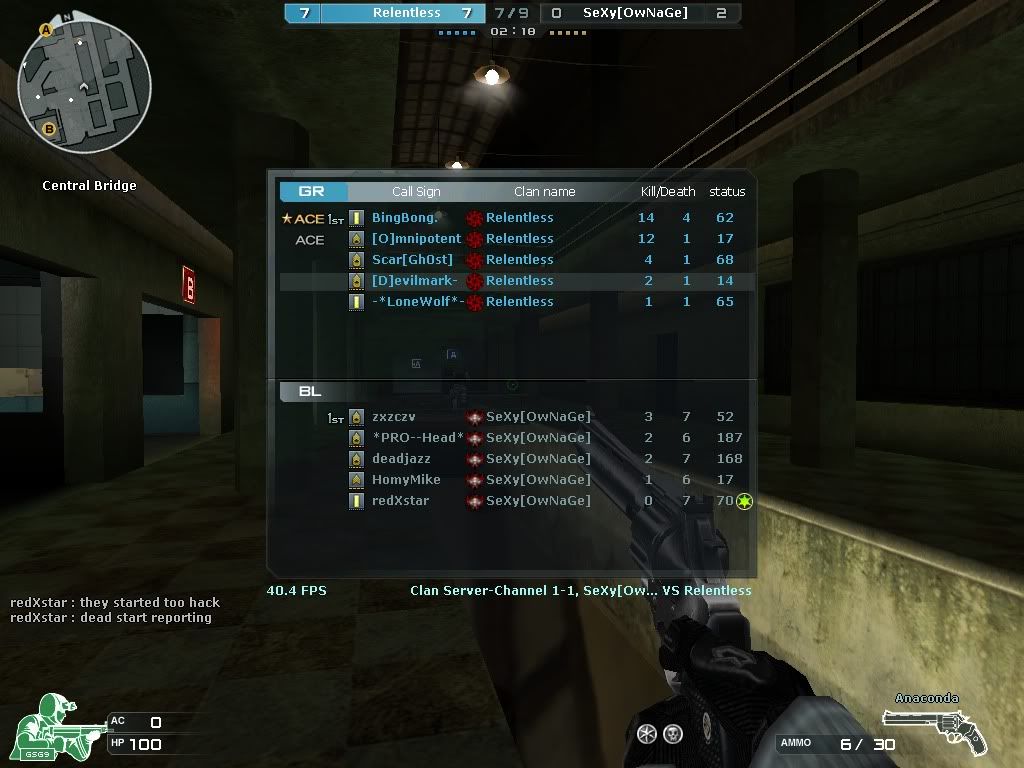Click the Anaconda revolver weapon icon
The height and width of the screenshot is (768, 1024).
[934, 731]
